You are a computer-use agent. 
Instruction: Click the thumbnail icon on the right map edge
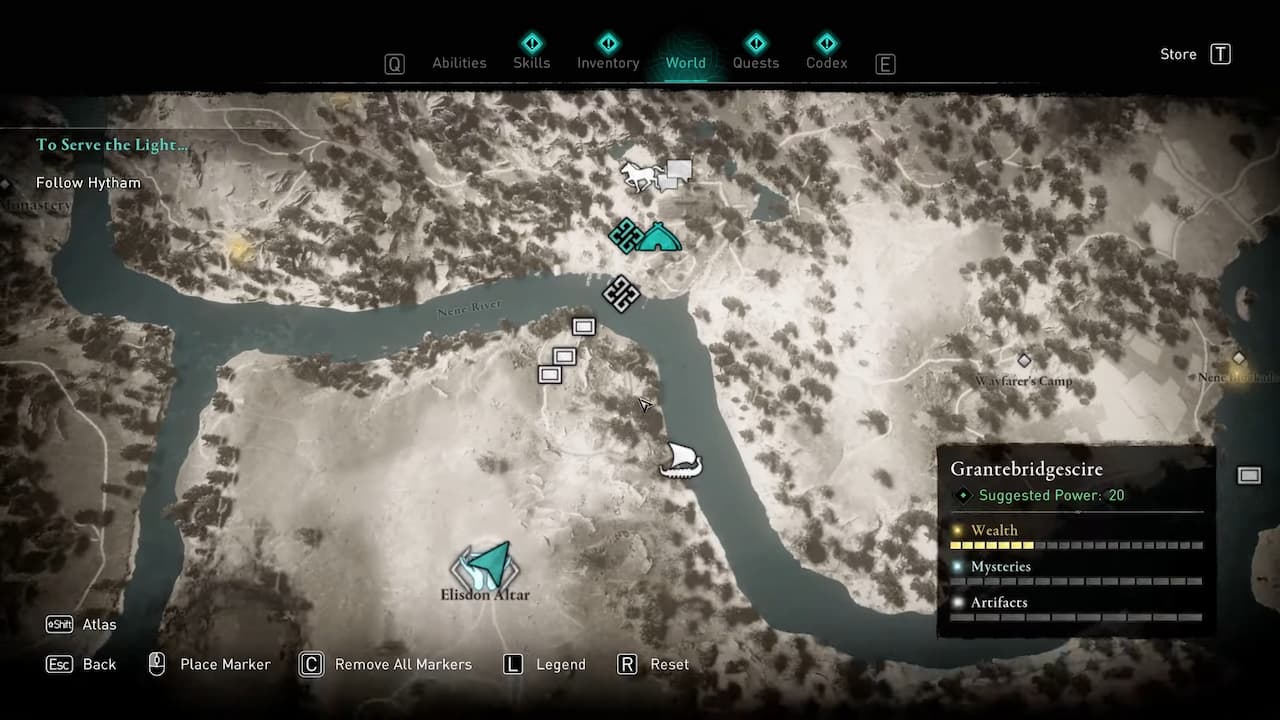point(1249,475)
